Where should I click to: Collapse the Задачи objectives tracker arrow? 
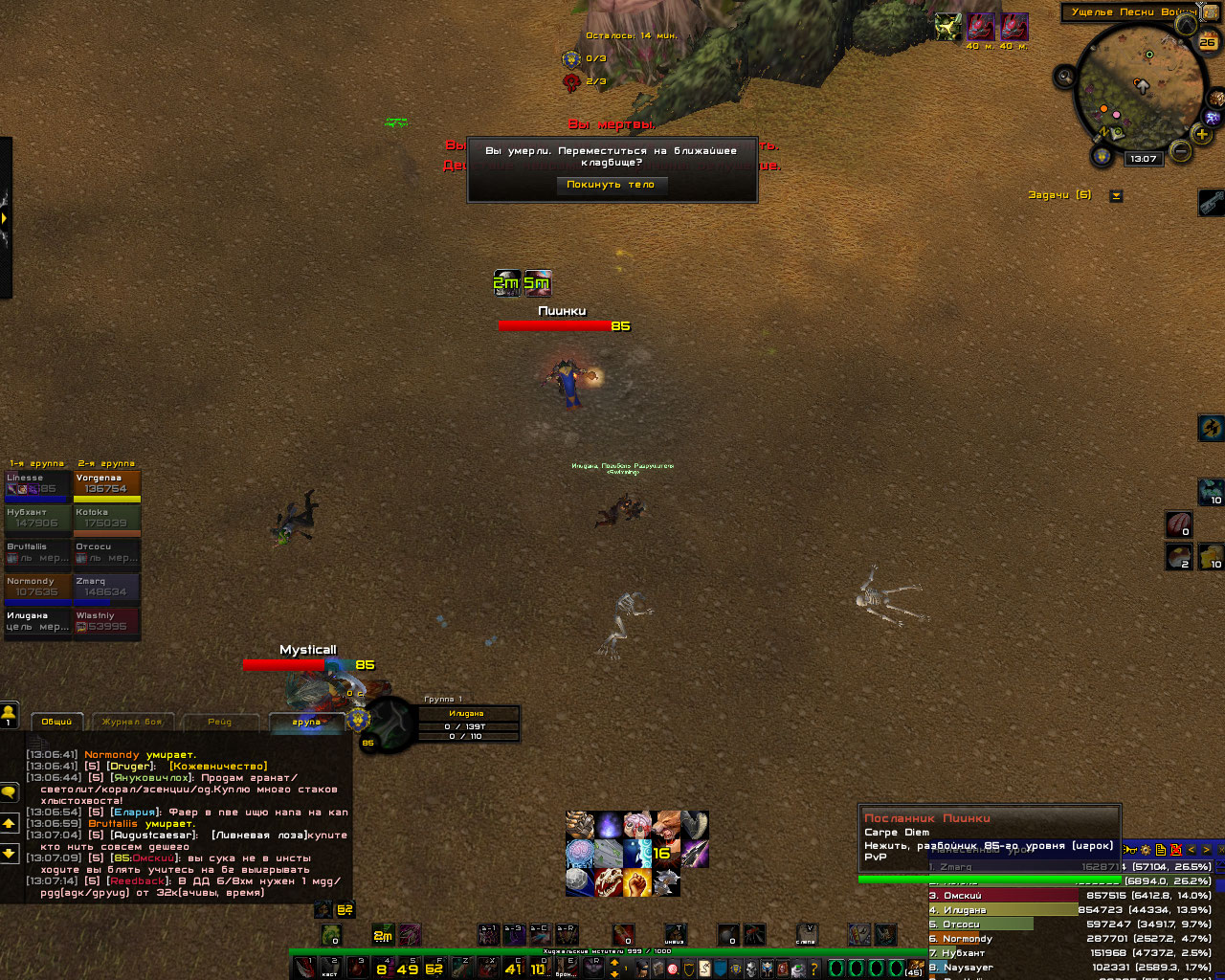1116,195
